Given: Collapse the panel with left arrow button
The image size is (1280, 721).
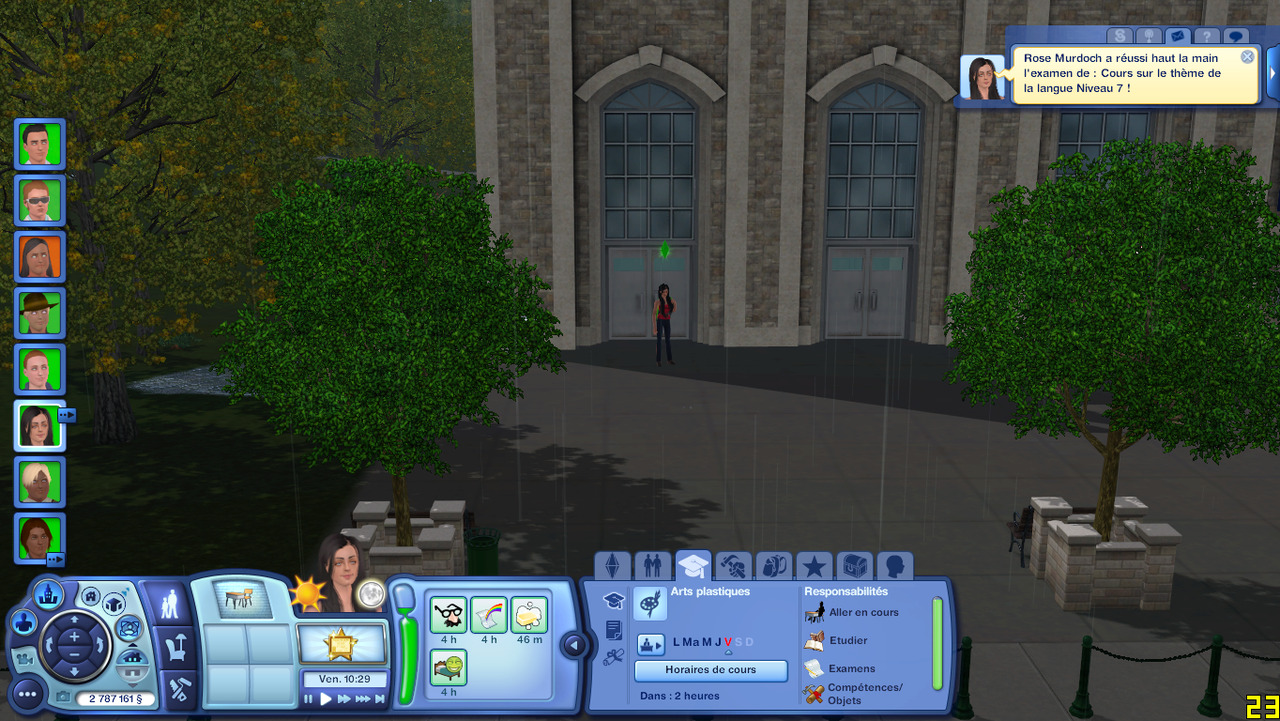Looking at the screenshot, I should click(x=573, y=646).
